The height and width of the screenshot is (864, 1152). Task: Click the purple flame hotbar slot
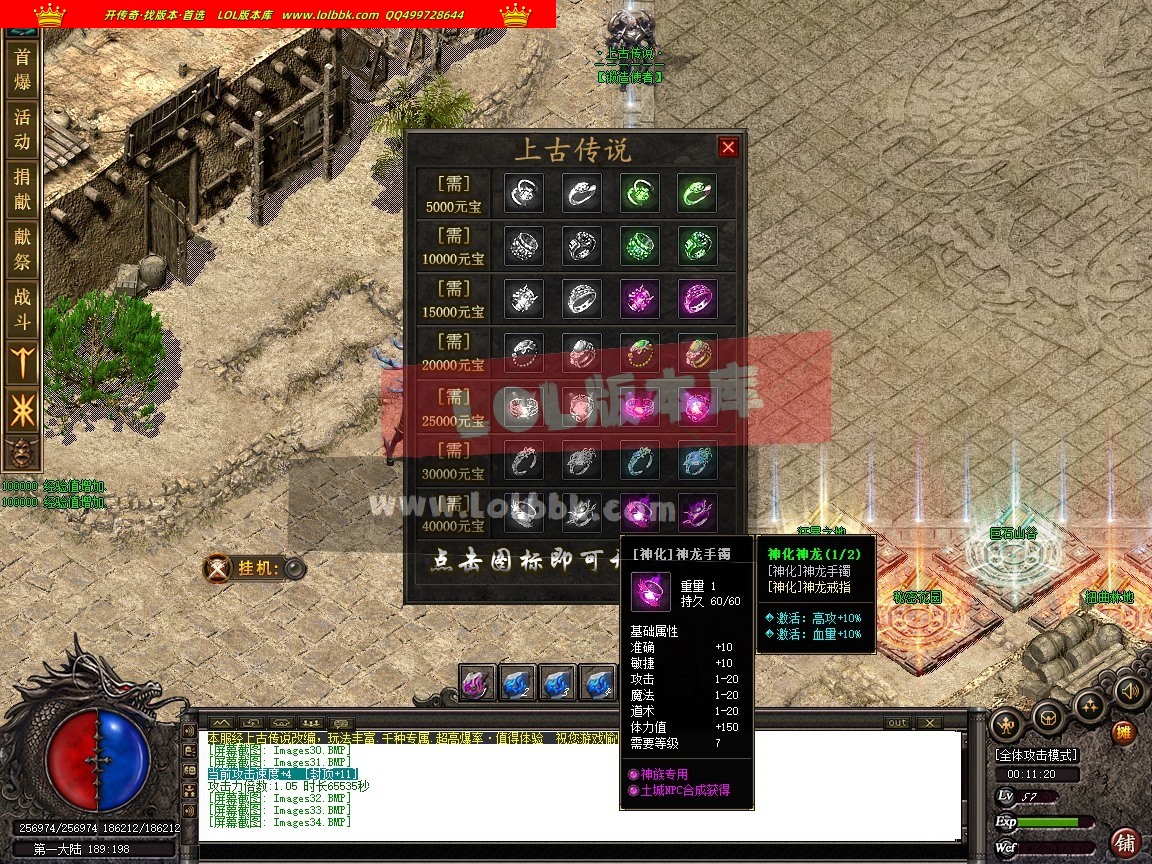pos(478,684)
